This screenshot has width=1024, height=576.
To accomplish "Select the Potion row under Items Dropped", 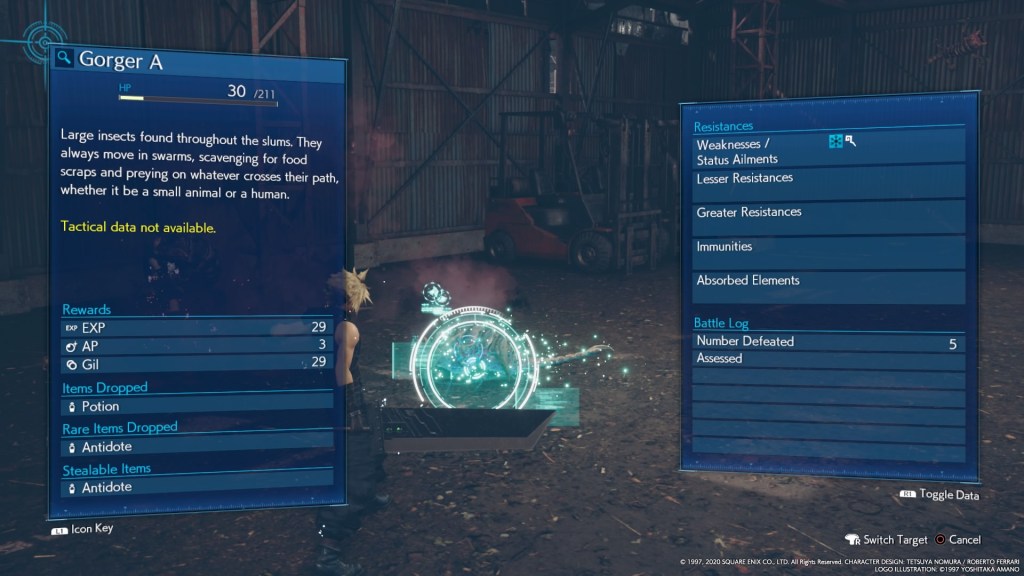I will [195, 407].
